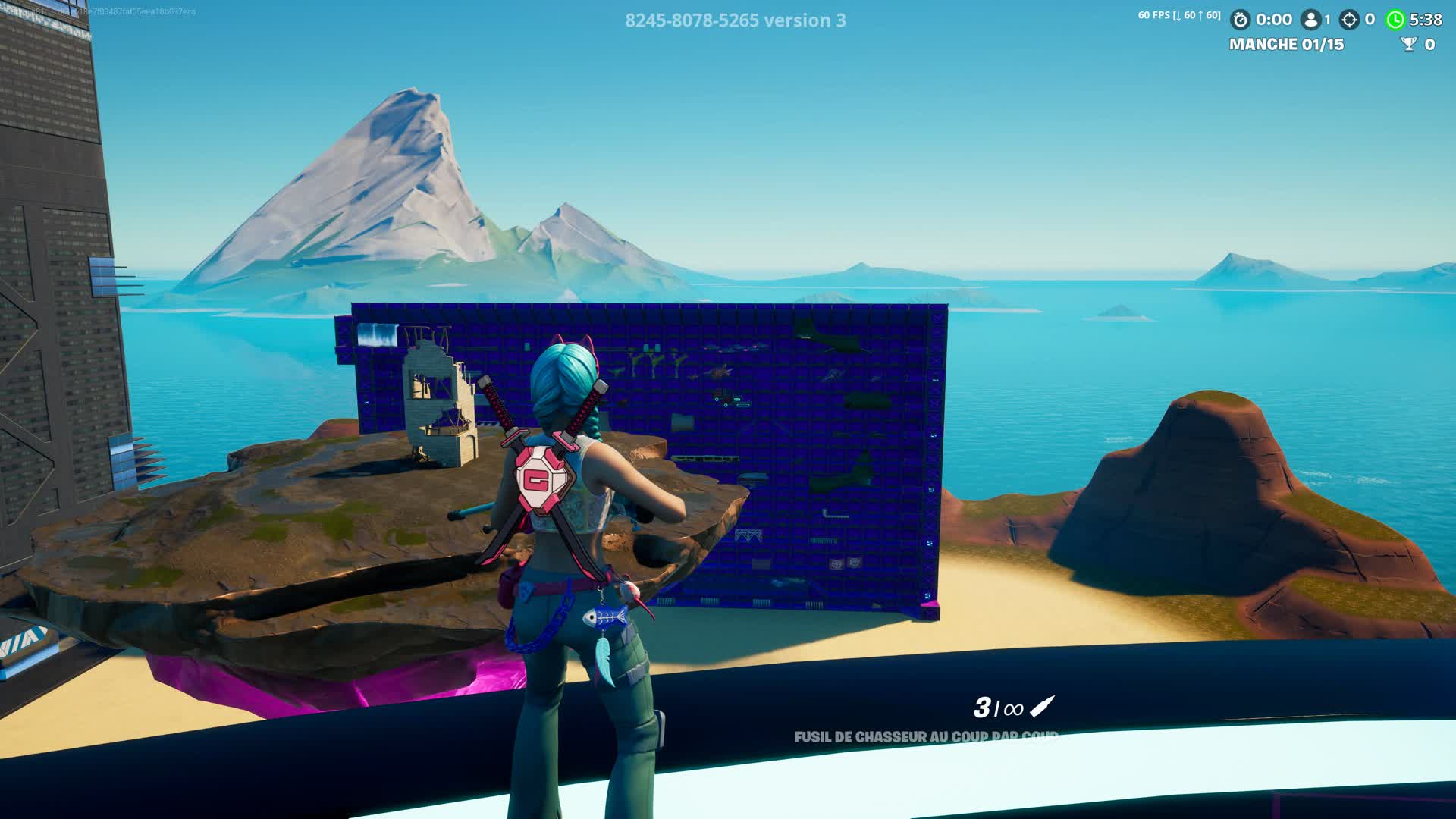Click the player count number one
This screenshot has height=819, width=1456.
point(1328,20)
